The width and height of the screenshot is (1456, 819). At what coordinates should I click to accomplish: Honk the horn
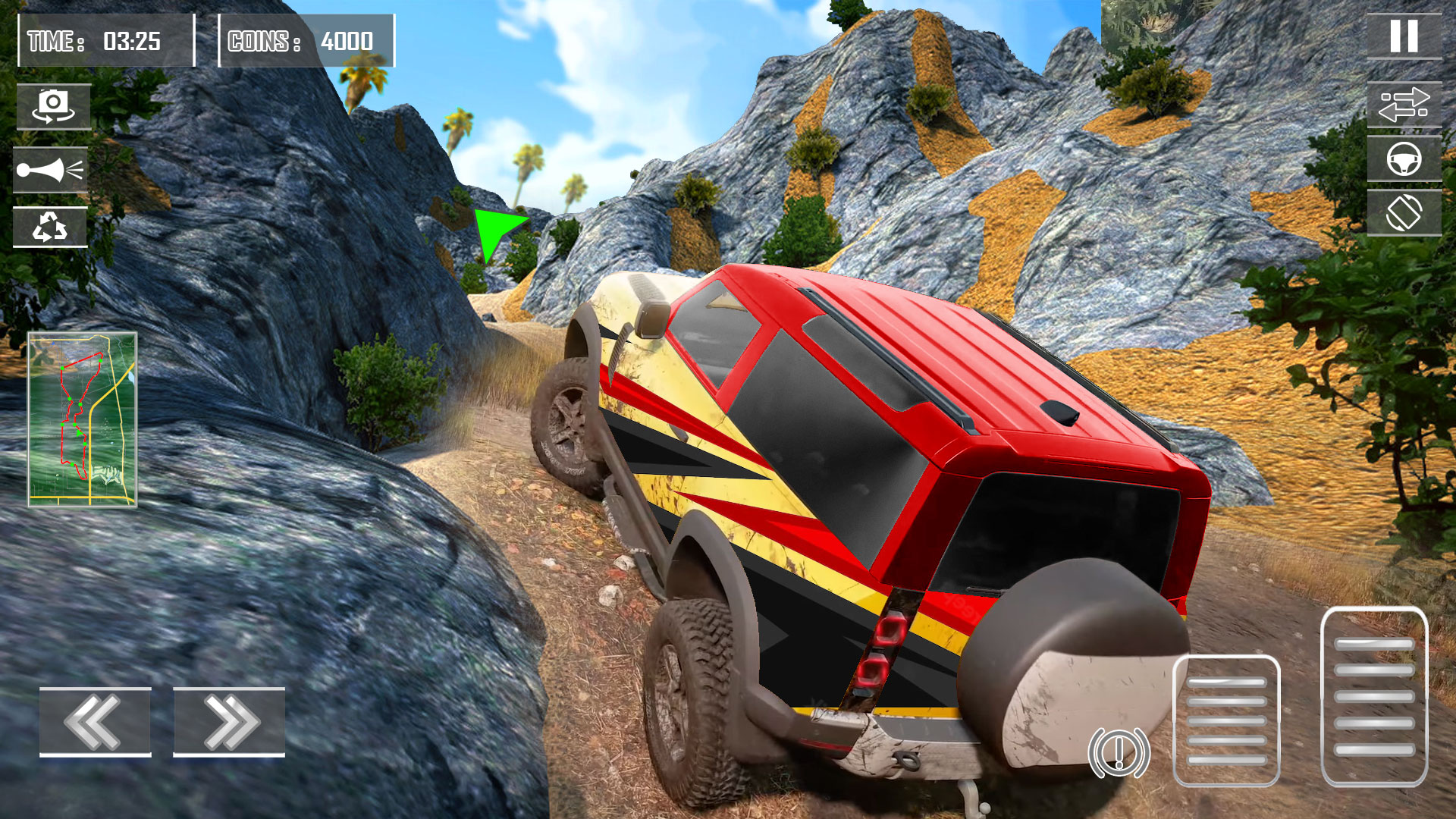(54, 170)
